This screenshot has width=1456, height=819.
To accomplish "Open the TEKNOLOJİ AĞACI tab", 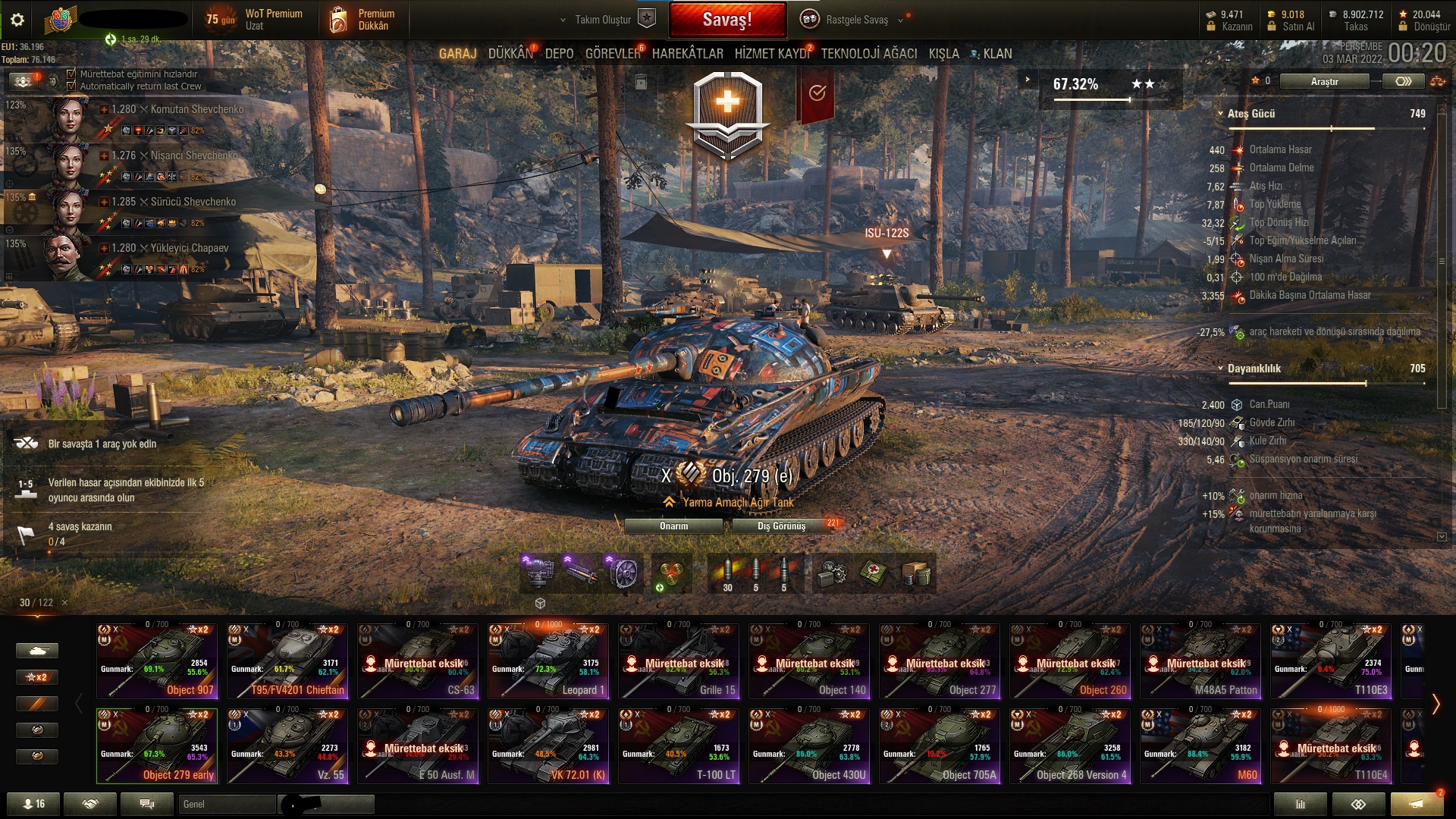I will pyautogui.click(x=869, y=54).
